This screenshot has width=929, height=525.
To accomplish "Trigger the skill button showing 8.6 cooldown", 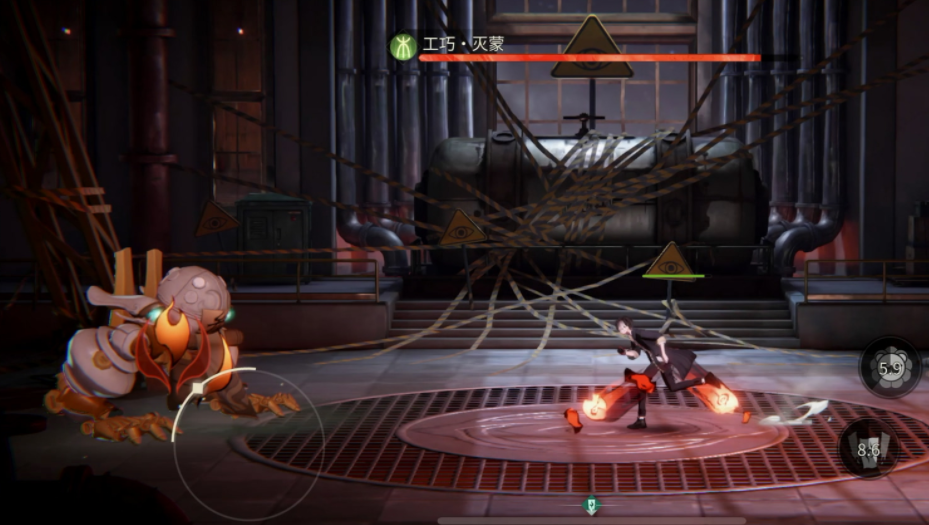I will (x=868, y=450).
